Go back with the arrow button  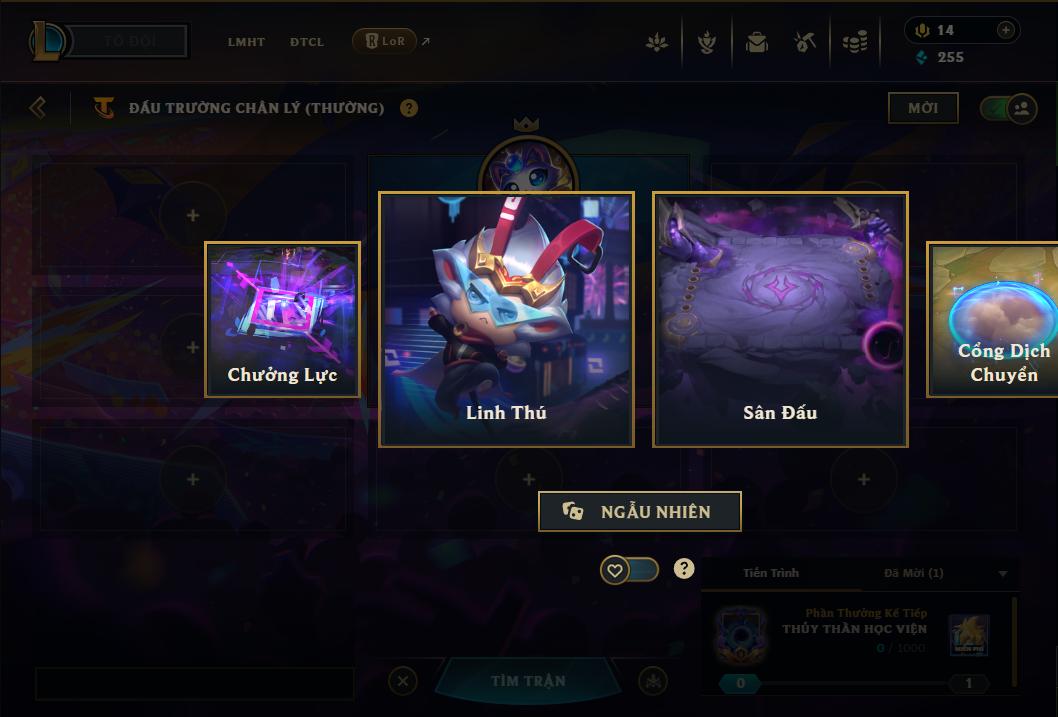pos(38,107)
